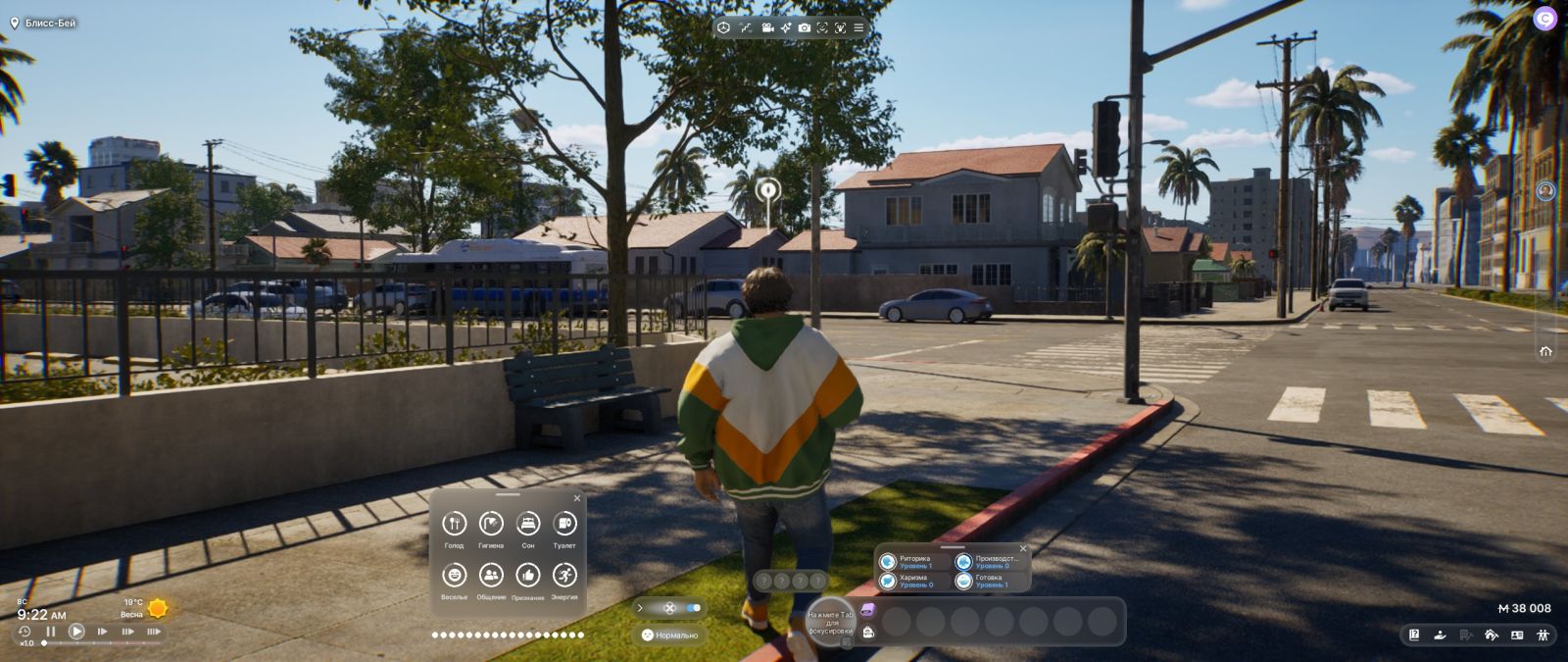
Task: Open the hamburger menu in top toolbar
Action: tap(858, 28)
